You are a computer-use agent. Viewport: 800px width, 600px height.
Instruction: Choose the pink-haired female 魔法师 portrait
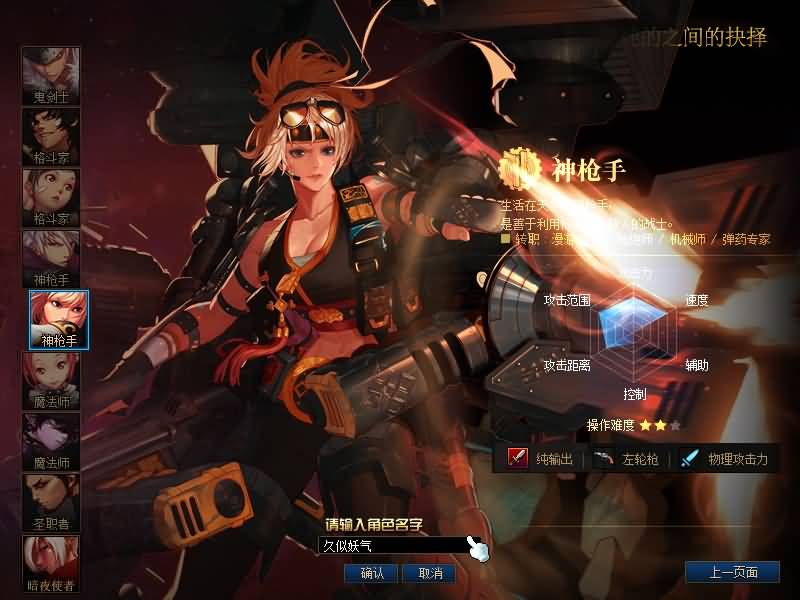(x=51, y=381)
